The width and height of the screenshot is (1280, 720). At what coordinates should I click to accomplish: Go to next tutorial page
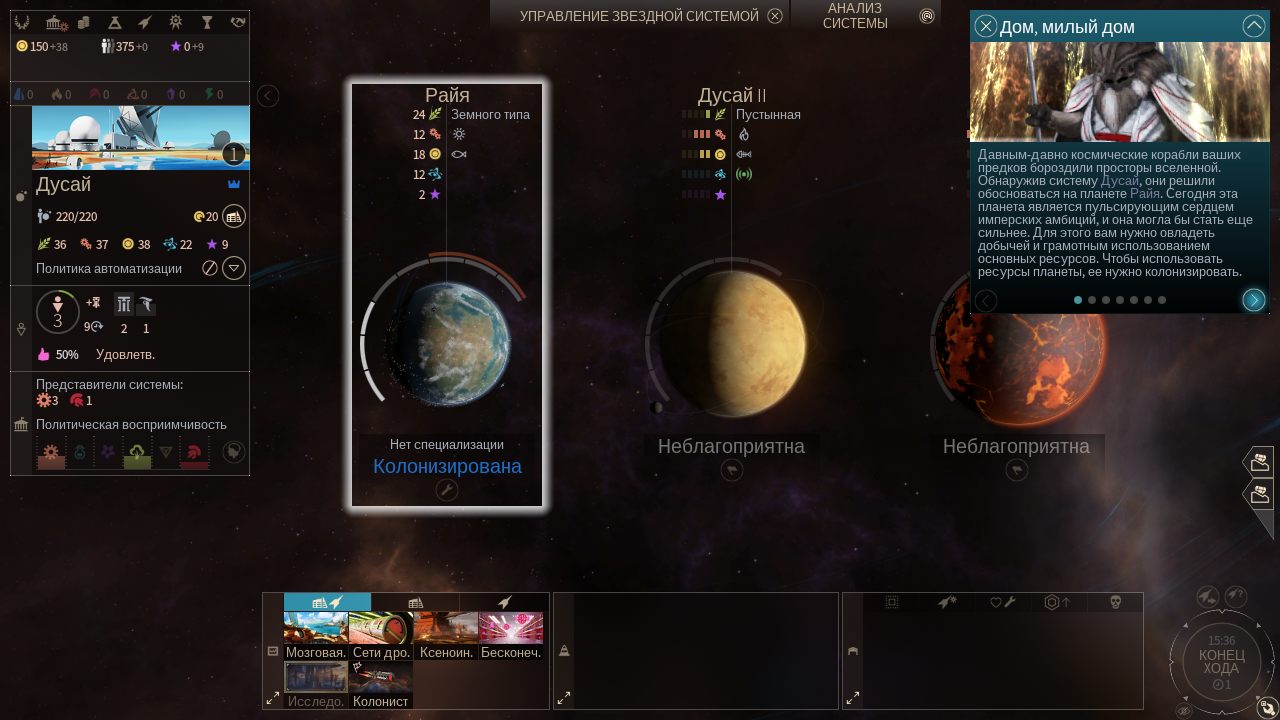1253,300
